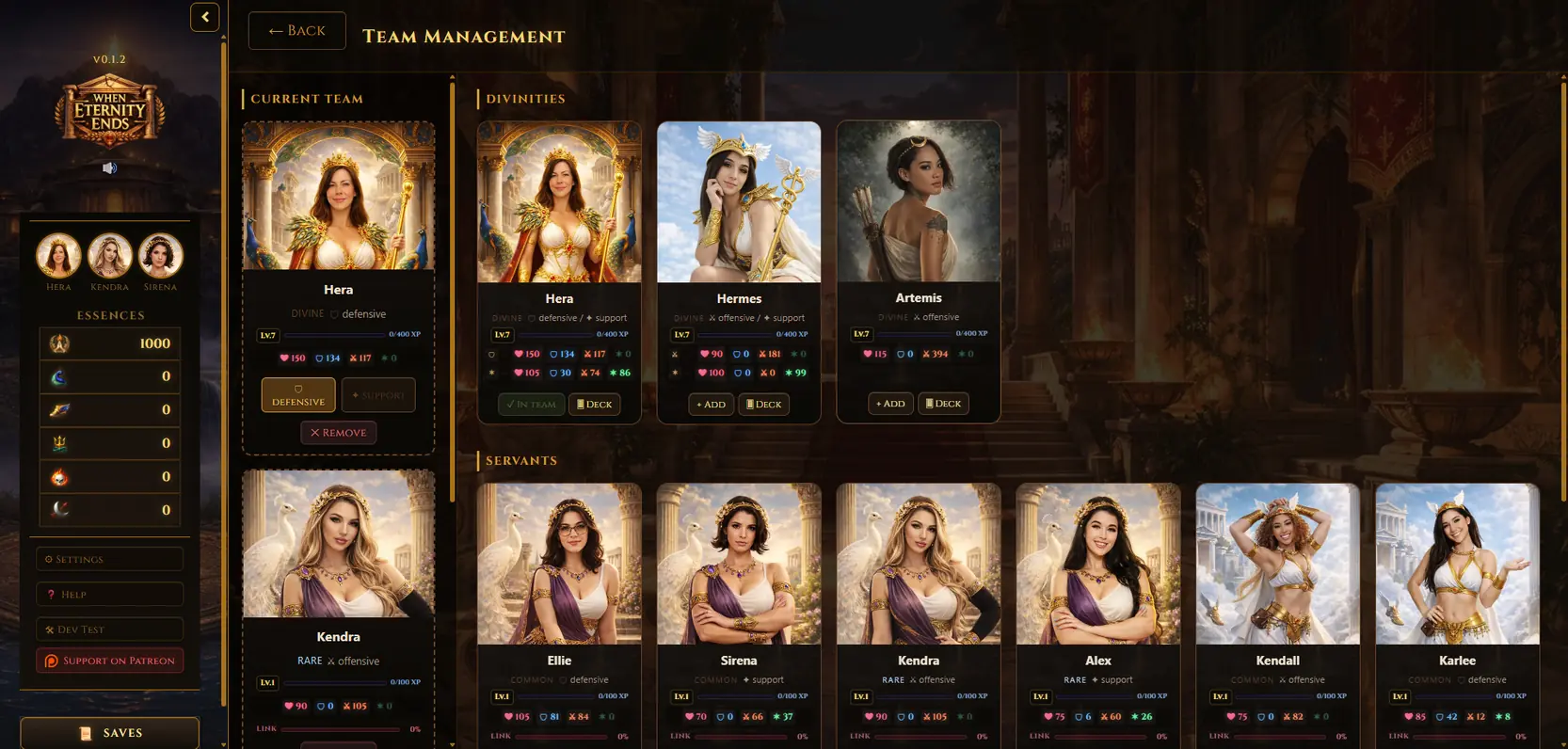Select Hera's Defensive role button
The width and height of the screenshot is (1568, 749).
(298, 395)
